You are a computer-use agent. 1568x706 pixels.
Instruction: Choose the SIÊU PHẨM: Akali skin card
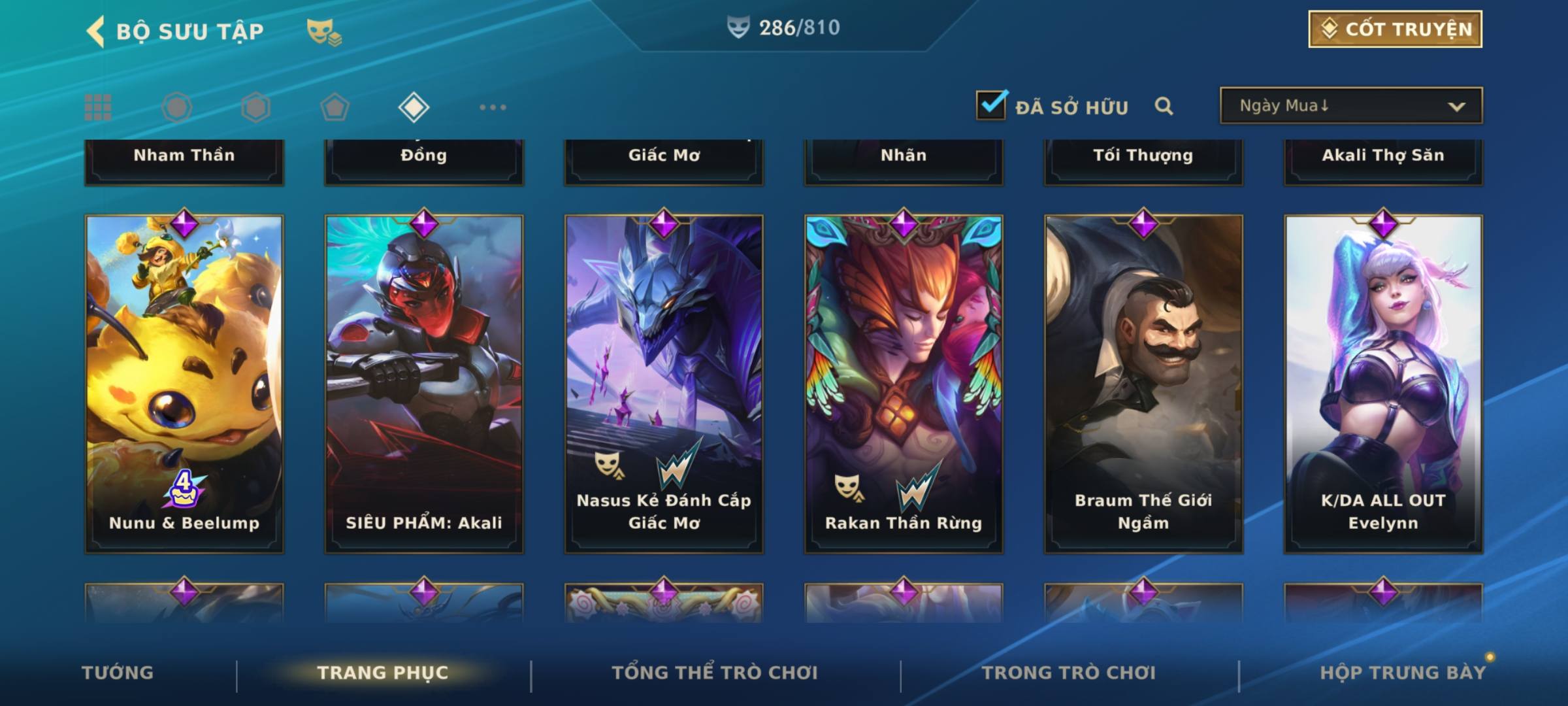coord(424,384)
